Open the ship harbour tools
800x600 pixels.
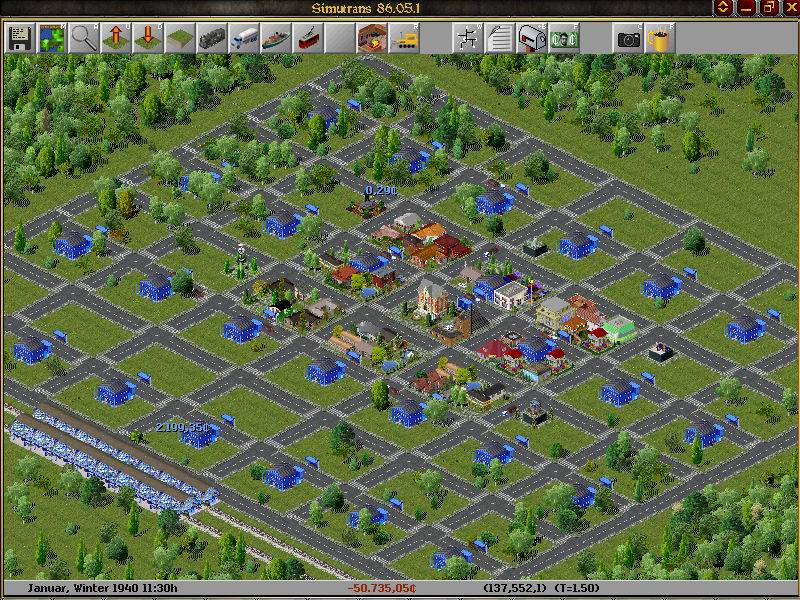276,38
